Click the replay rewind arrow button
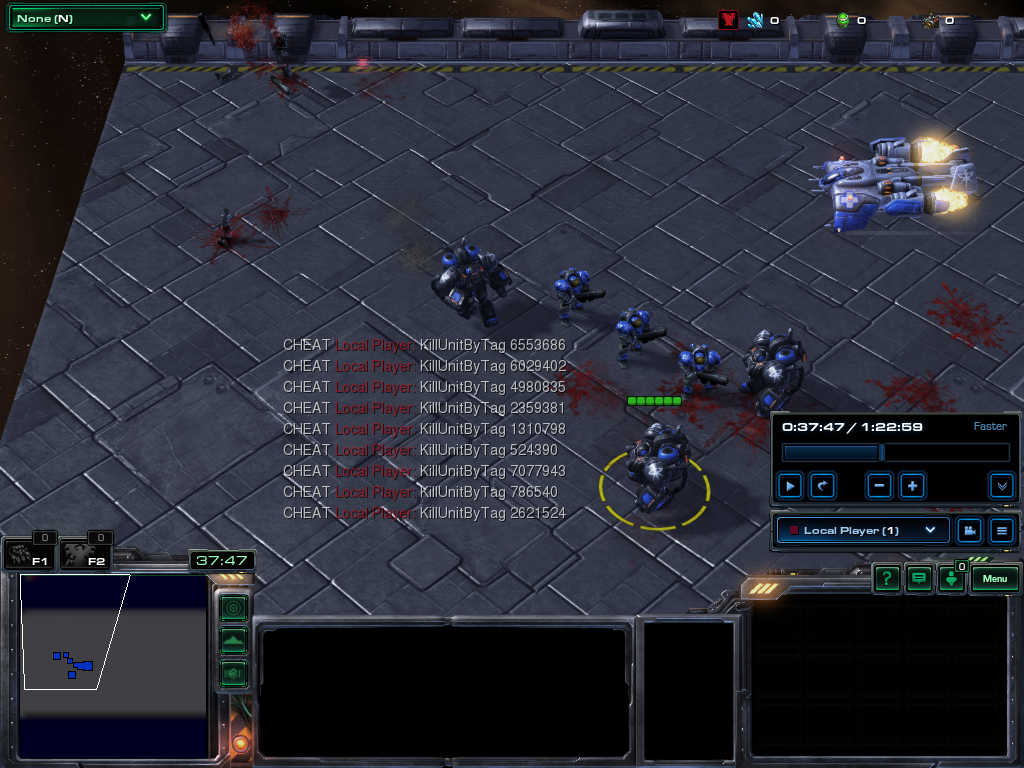The image size is (1024, 768). [x=822, y=486]
